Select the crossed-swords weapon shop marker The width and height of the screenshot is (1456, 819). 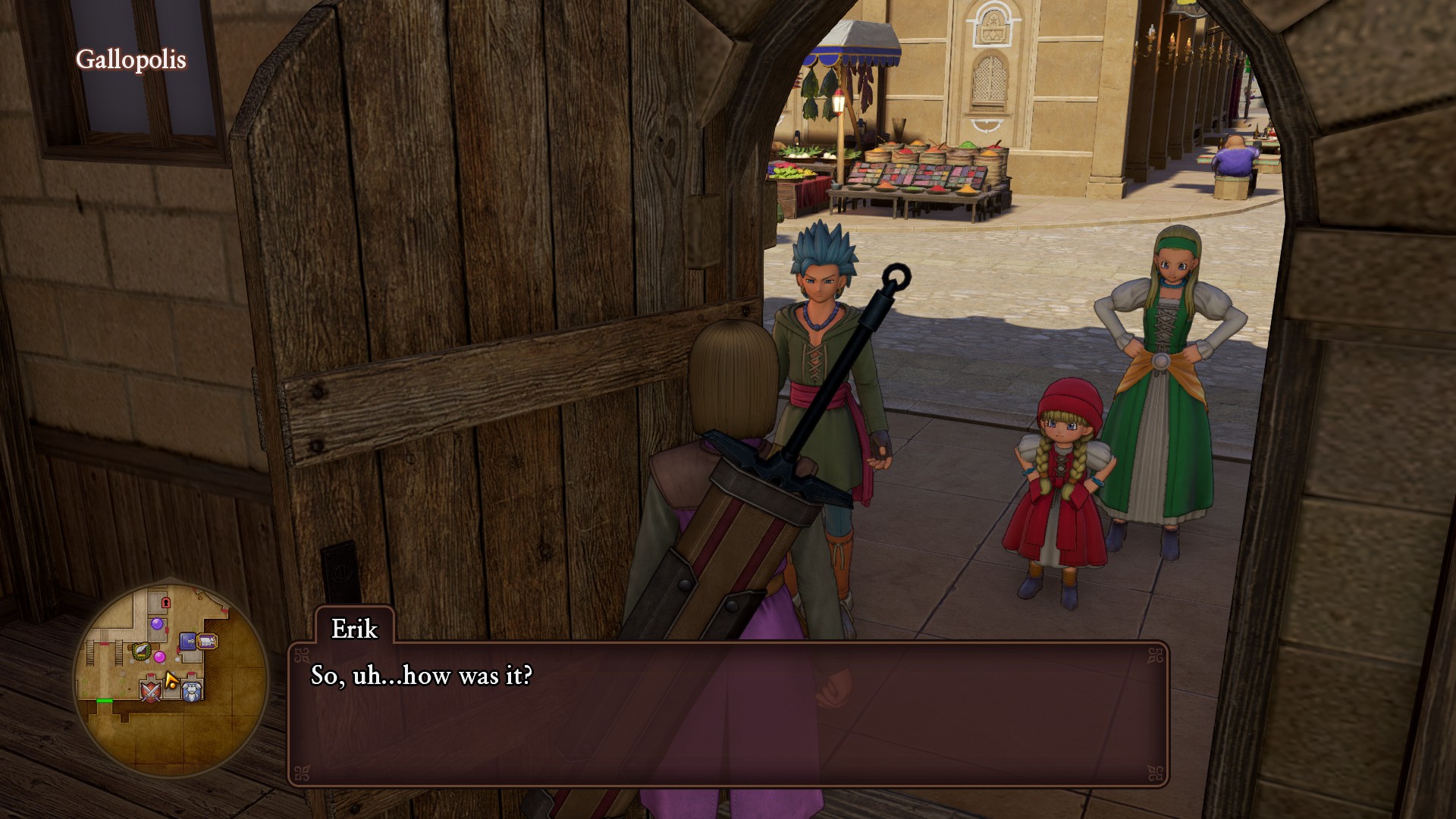[151, 691]
